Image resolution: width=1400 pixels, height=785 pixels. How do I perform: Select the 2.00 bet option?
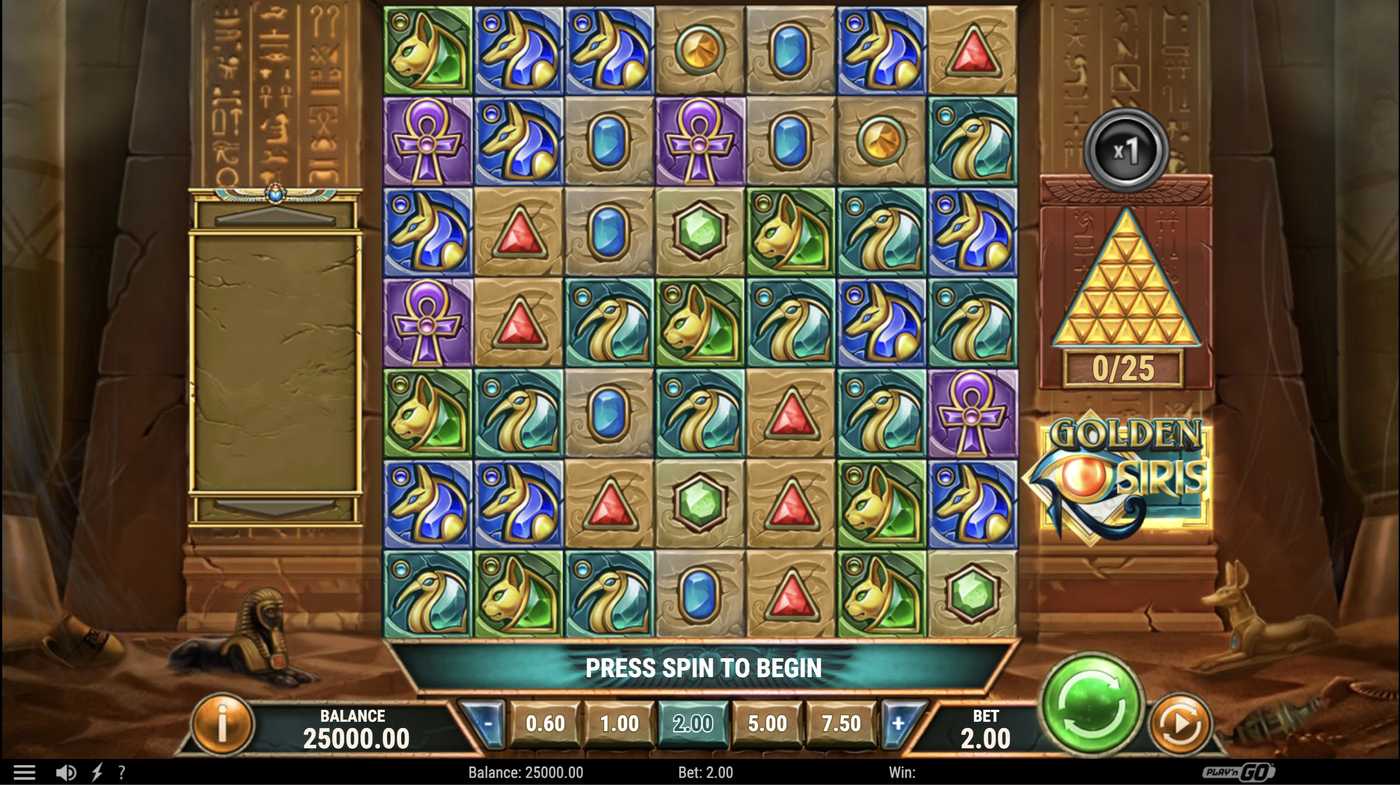(693, 724)
